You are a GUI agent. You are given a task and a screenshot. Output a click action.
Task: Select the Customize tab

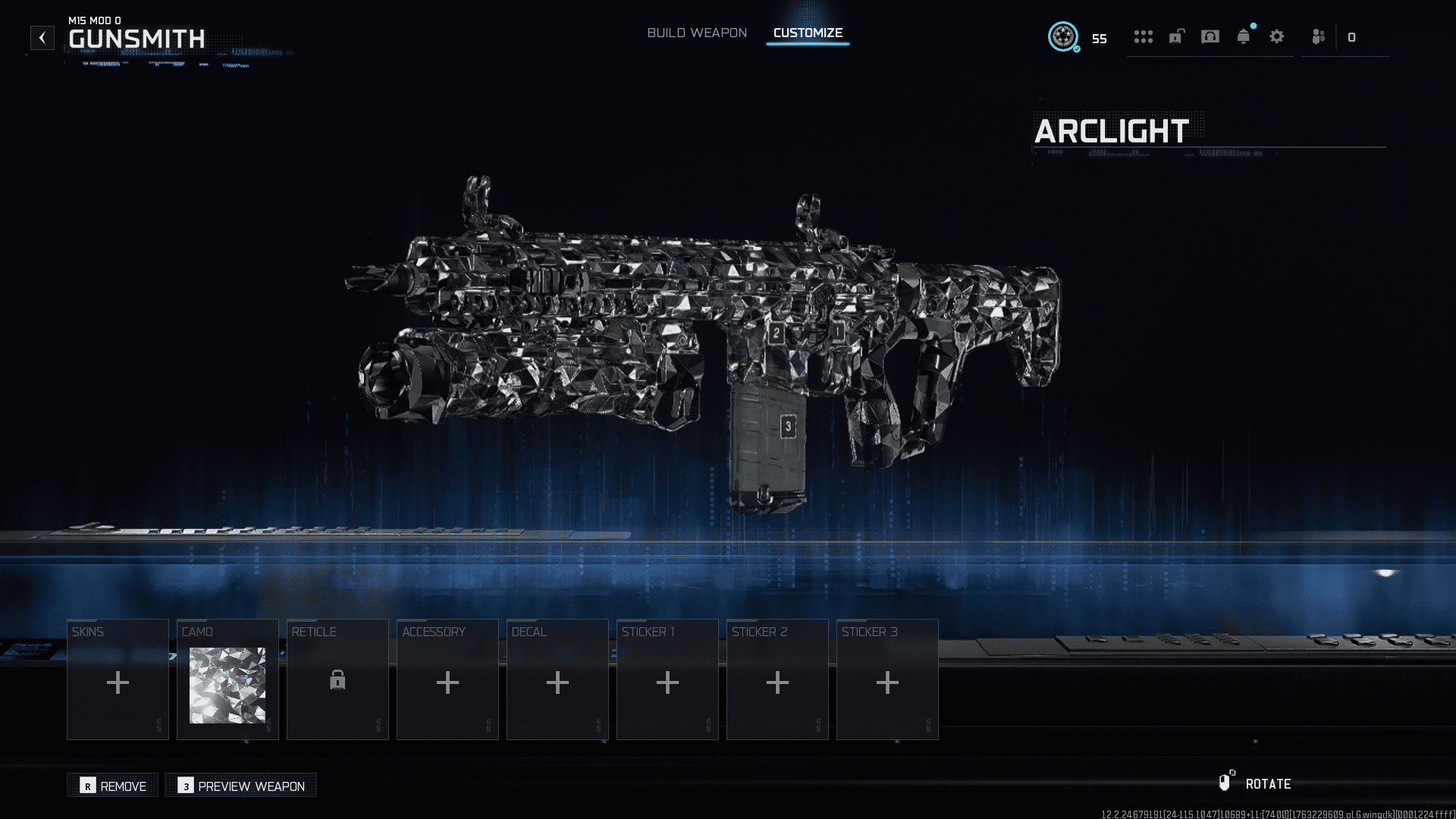click(808, 33)
